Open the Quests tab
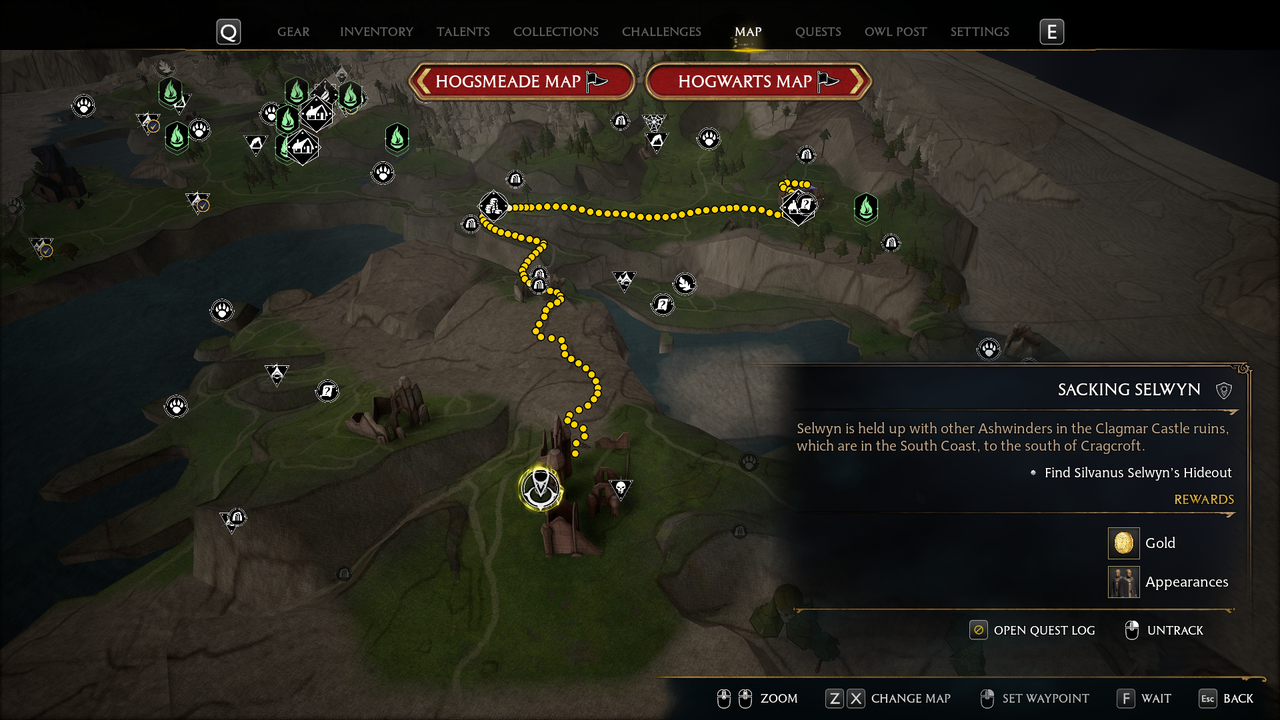 pos(818,32)
